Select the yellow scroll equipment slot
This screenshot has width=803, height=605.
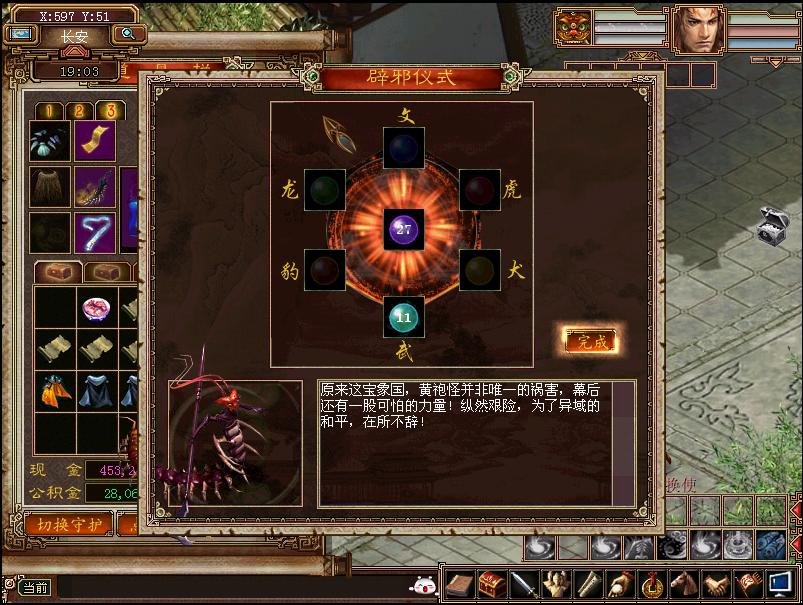point(96,141)
